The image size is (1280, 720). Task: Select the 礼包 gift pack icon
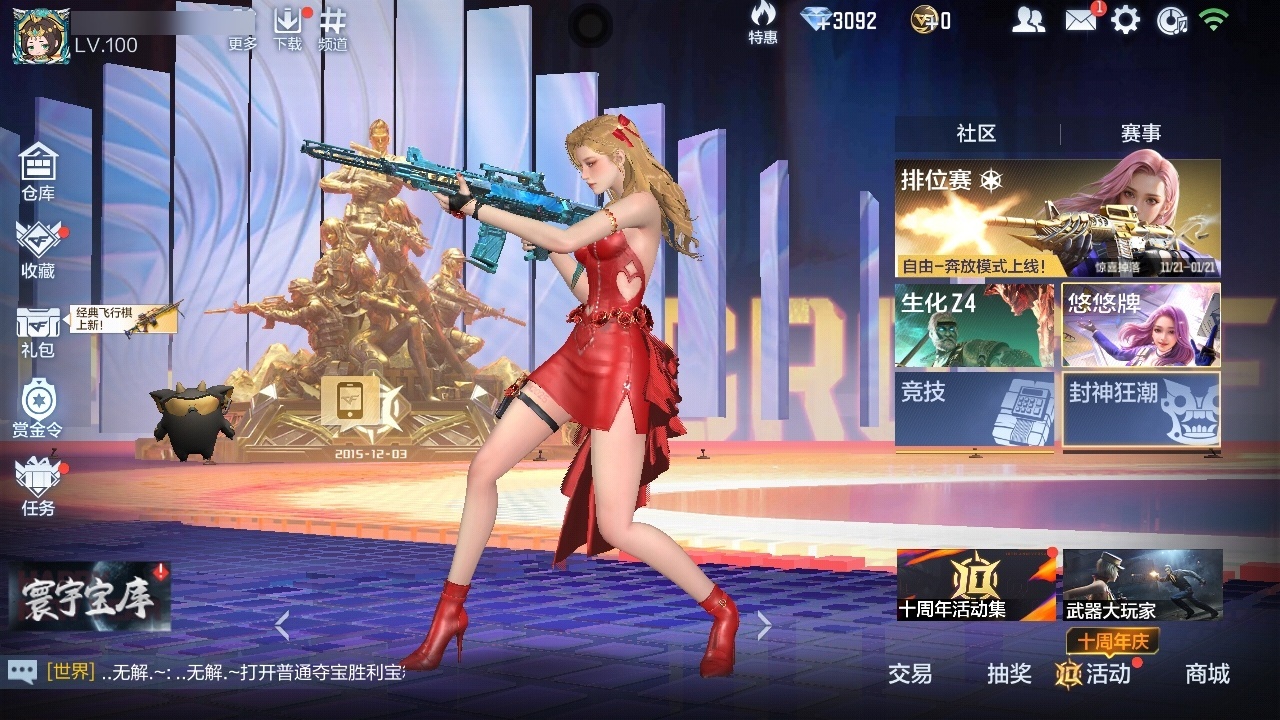coord(37,330)
